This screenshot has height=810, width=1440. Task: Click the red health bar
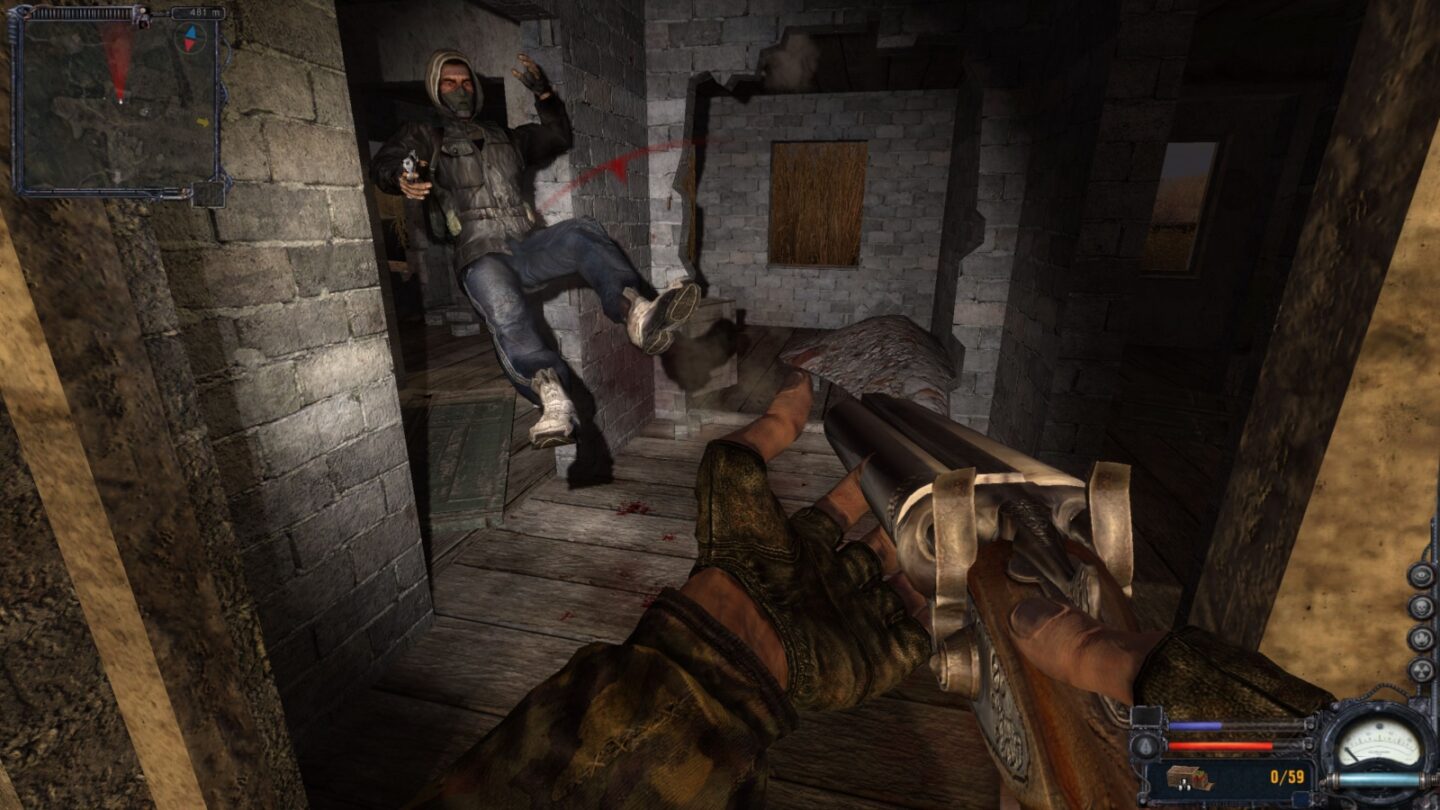(x=1222, y=745)
